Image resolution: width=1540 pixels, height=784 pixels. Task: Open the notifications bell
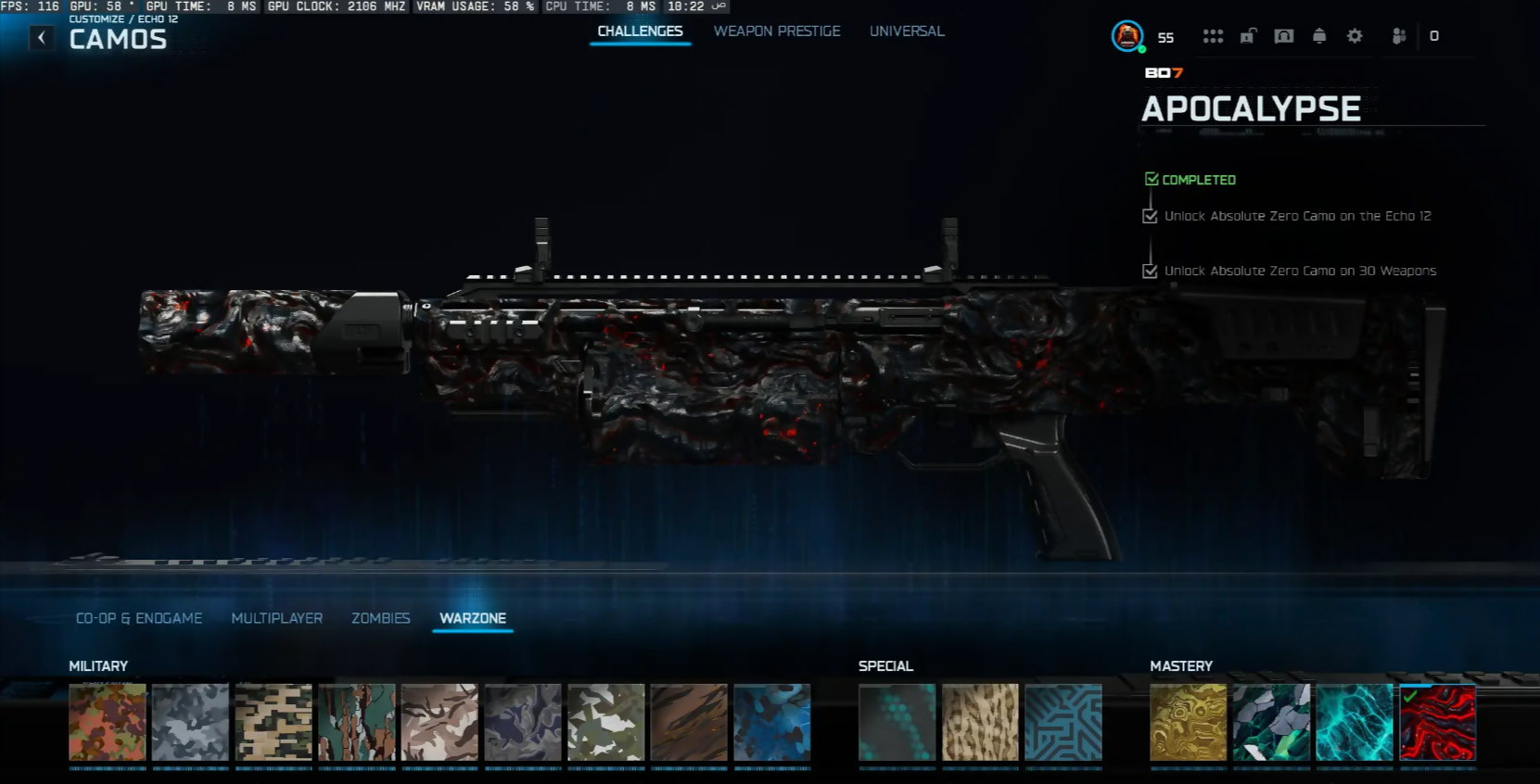pyautogui.click(x=1319, y=36)
